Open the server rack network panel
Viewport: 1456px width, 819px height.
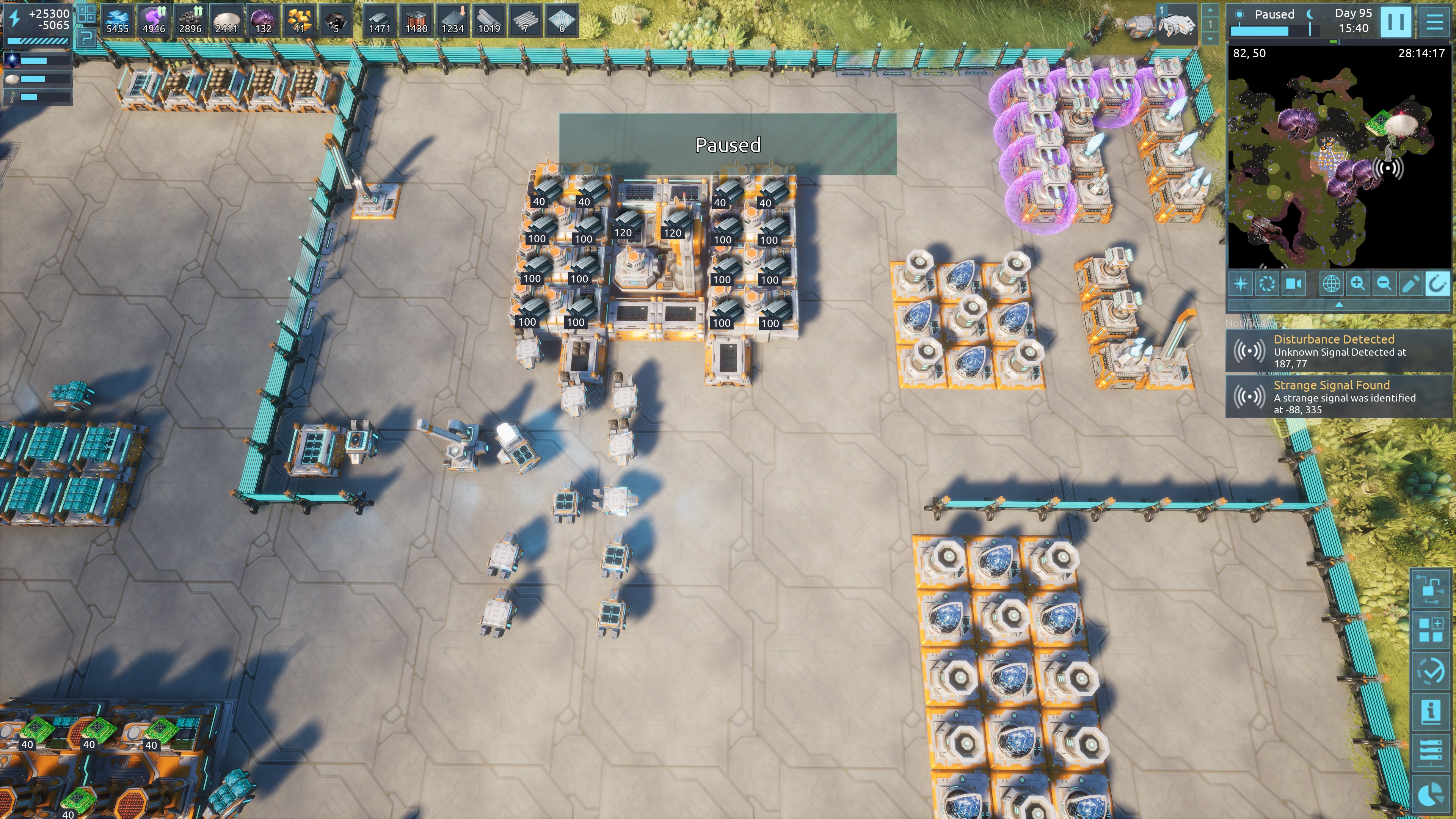click(x=1431, y=753)
